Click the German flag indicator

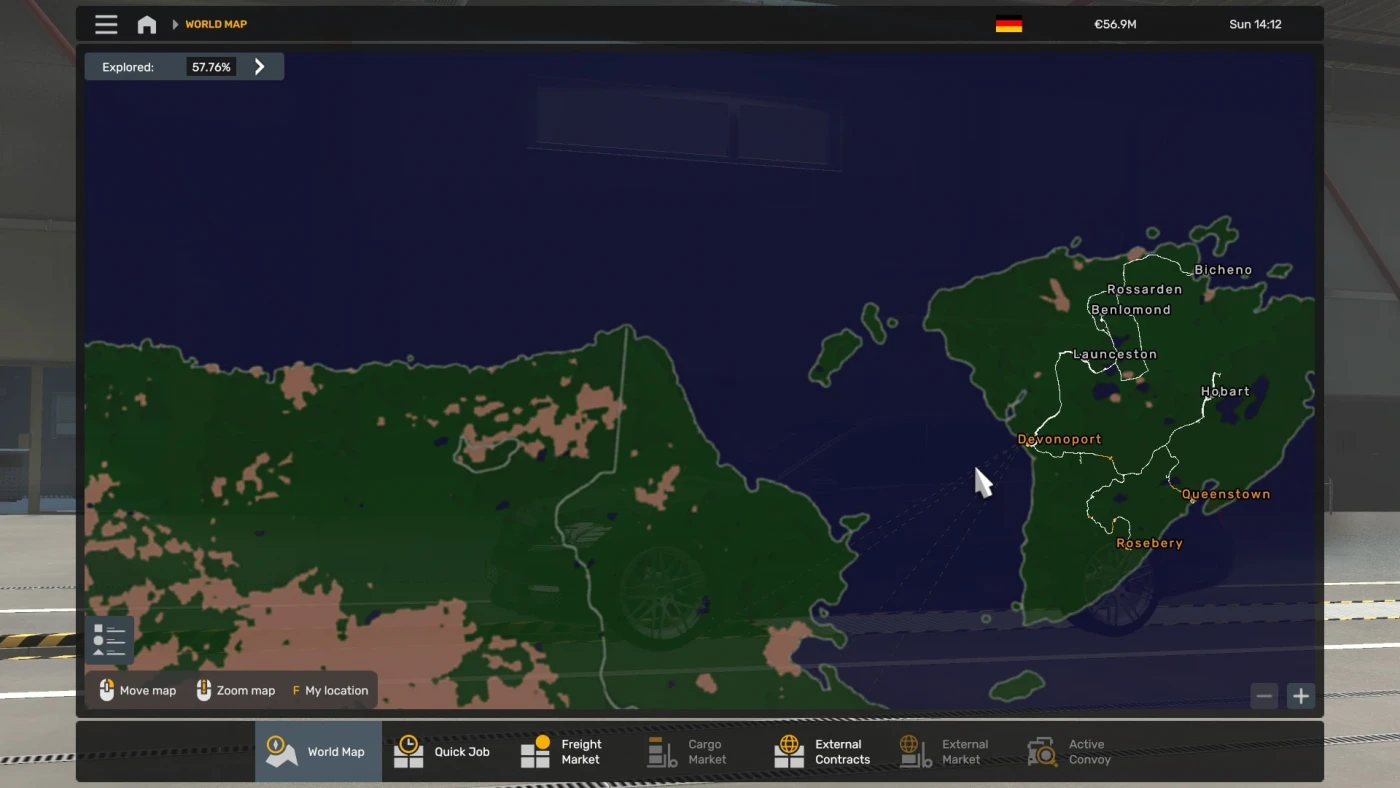1008,23
